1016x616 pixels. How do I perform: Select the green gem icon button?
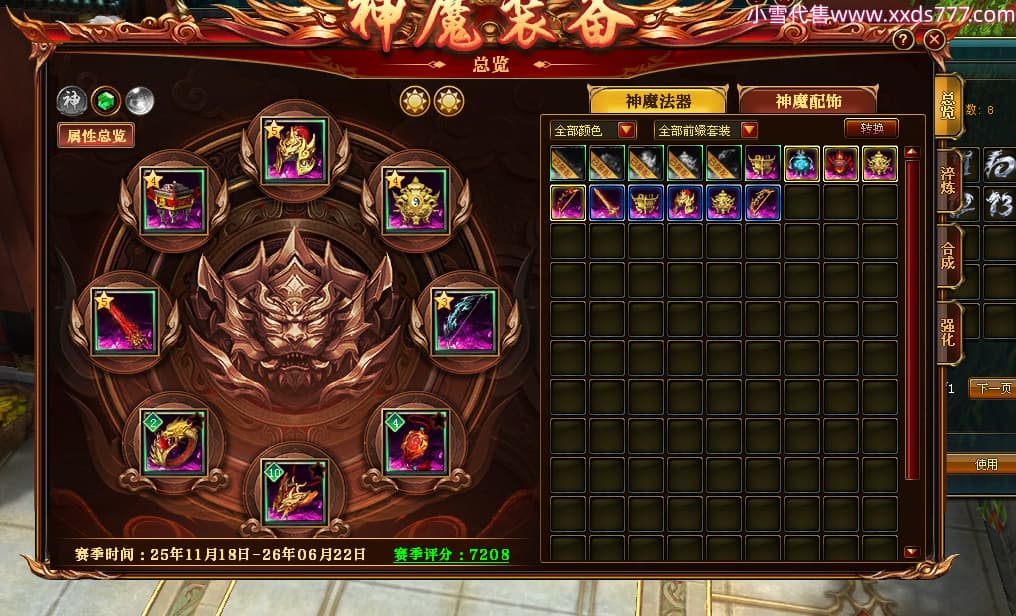pyautogui.click(x=105, y=100)
